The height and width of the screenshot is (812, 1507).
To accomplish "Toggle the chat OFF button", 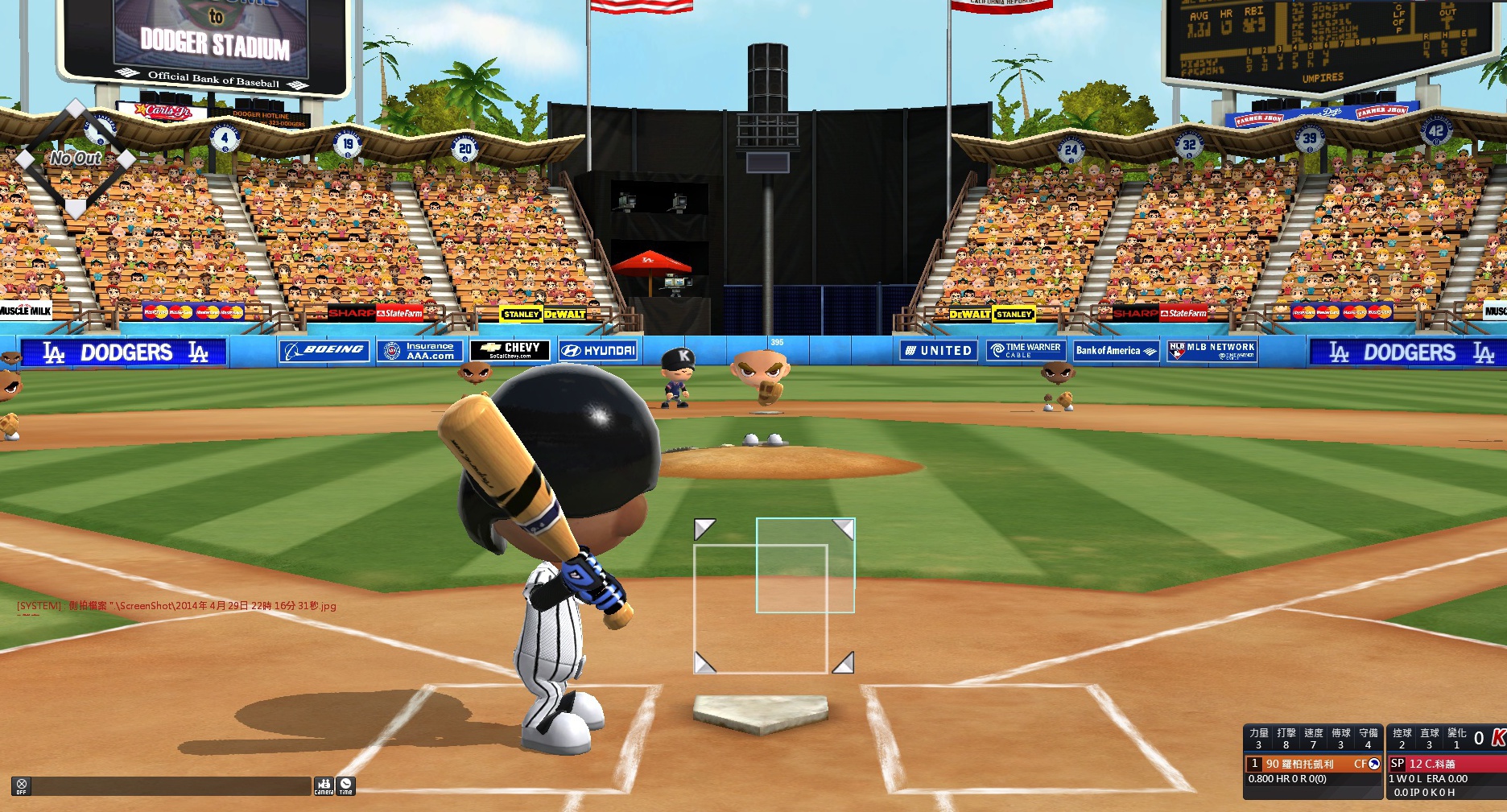I will coord(22,785).
